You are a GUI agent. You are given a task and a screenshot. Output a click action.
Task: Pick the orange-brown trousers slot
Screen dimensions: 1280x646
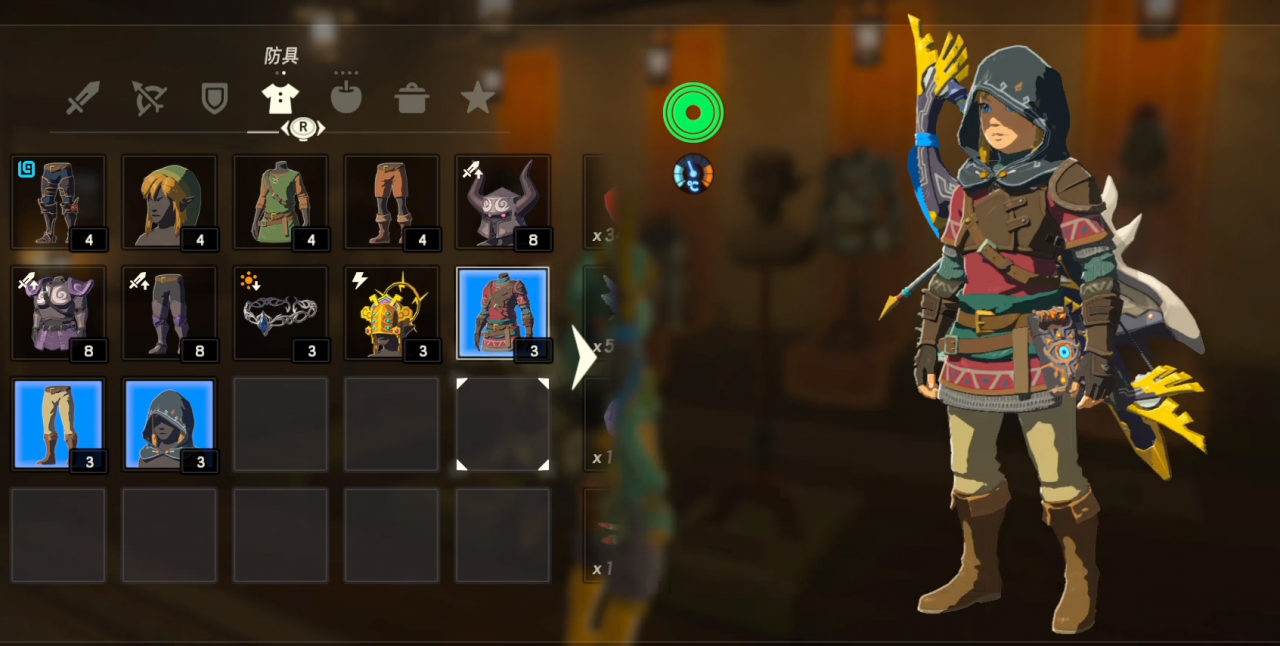391,202
